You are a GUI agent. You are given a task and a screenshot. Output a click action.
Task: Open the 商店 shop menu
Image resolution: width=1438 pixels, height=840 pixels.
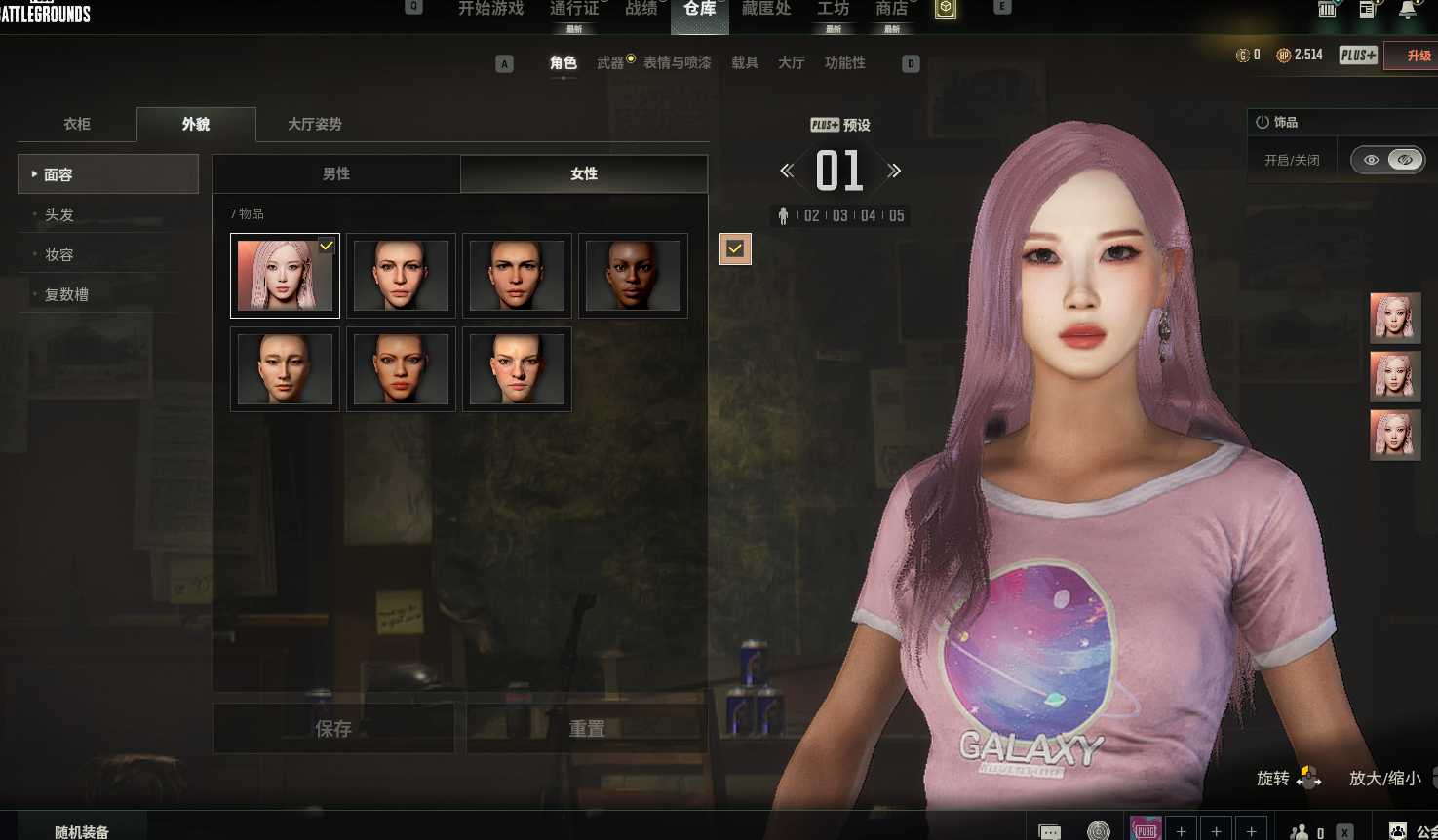891,9
